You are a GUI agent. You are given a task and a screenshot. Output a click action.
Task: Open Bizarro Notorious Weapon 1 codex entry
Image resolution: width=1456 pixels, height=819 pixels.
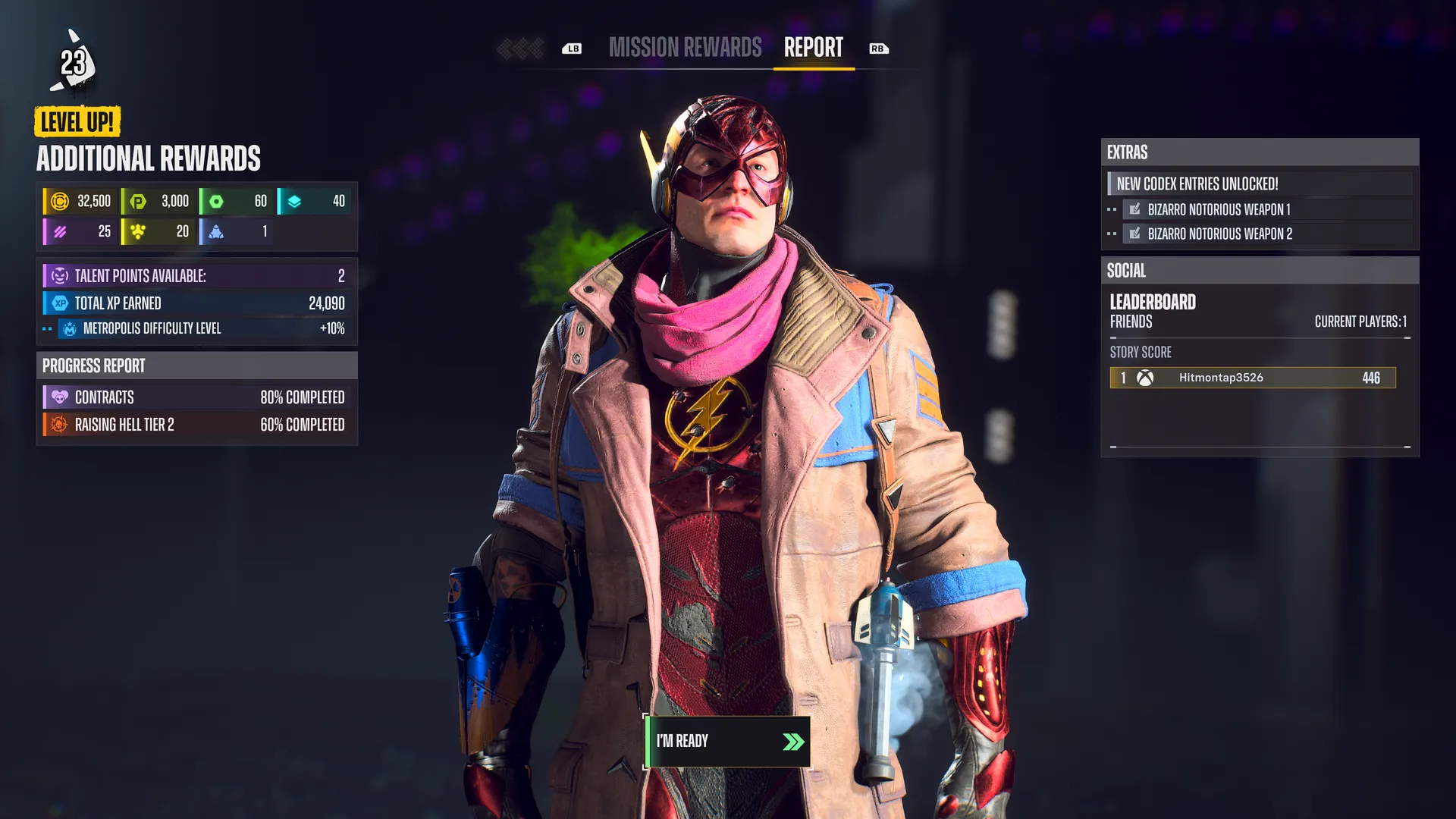(x=1218, y=209)
